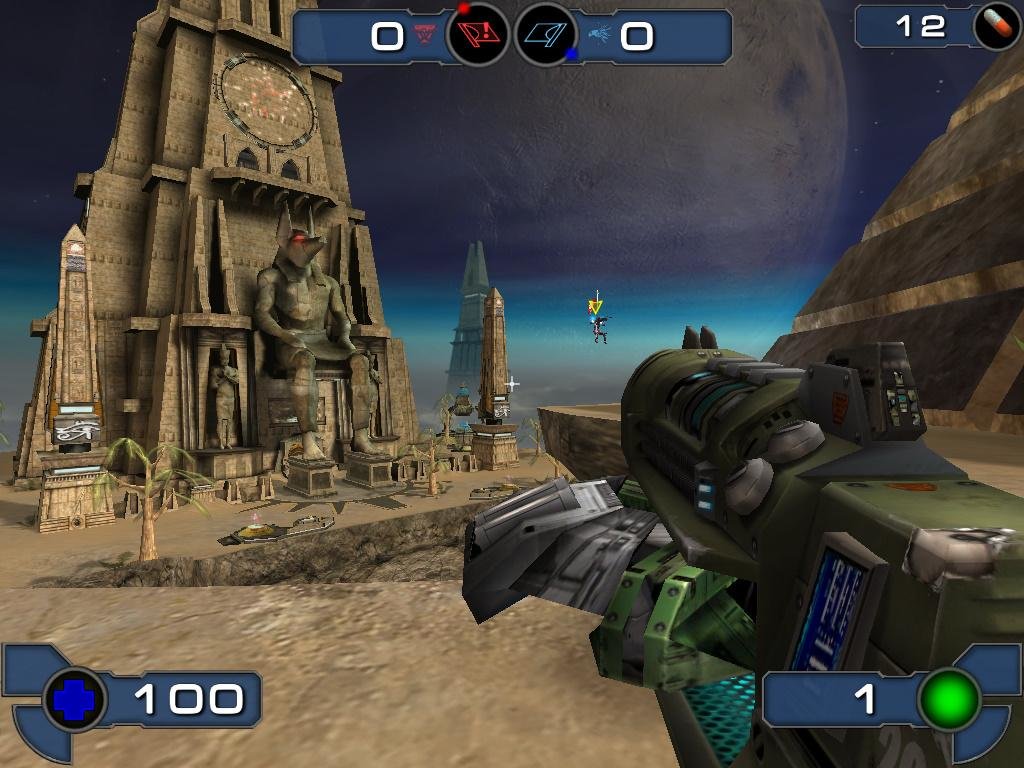Select the blue health cross icon
This screenshot has height=768, width=1024.
click(x=75, y=699)
